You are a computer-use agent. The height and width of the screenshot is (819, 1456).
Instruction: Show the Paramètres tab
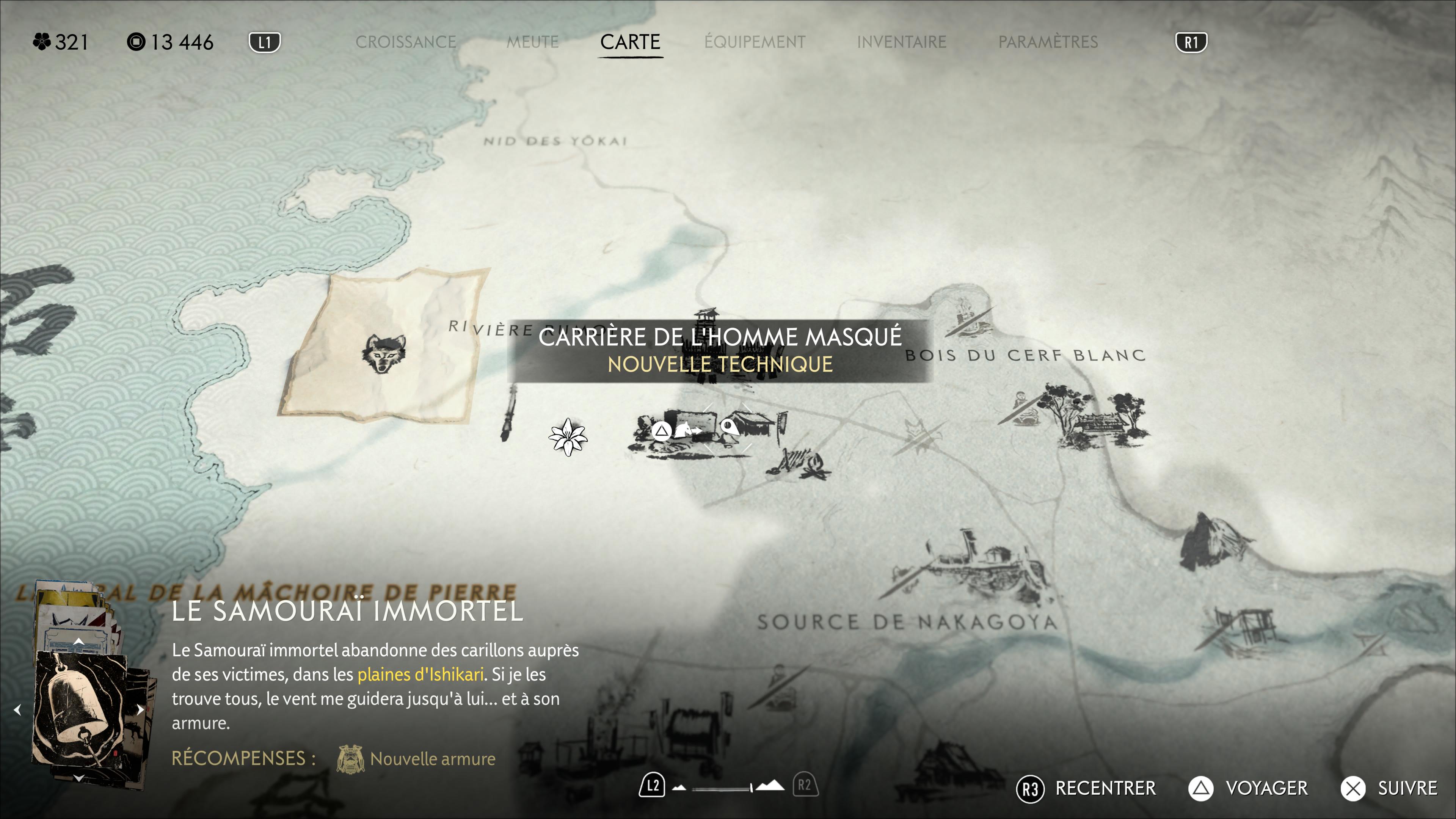tap(1048, 42)
